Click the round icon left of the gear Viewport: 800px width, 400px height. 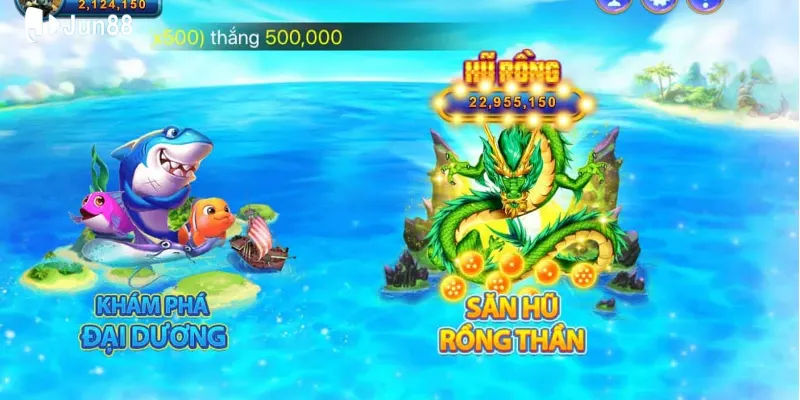[x=613, y=3]
